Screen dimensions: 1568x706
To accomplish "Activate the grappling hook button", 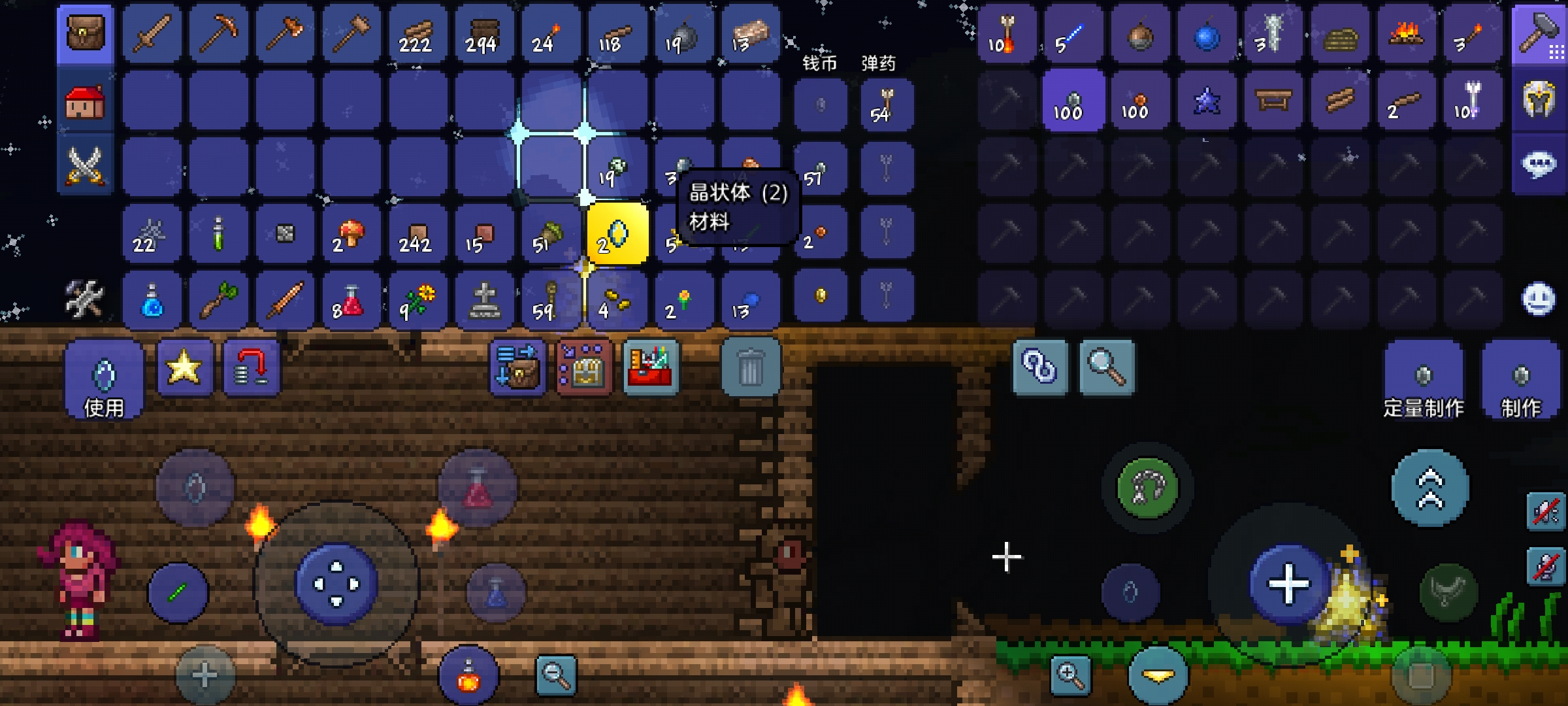I will point(1147,488).
